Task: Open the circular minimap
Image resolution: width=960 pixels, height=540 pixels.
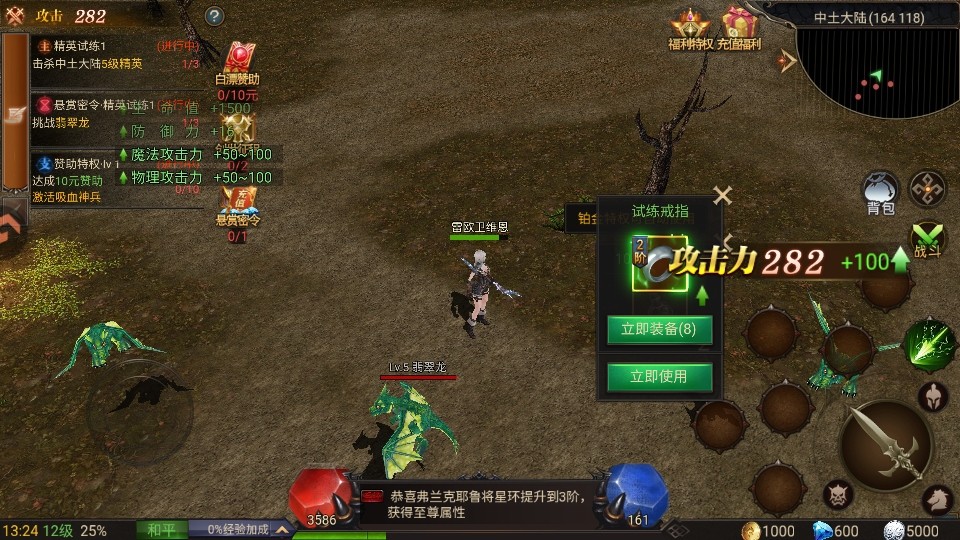Action: click(x=880, y=70)
